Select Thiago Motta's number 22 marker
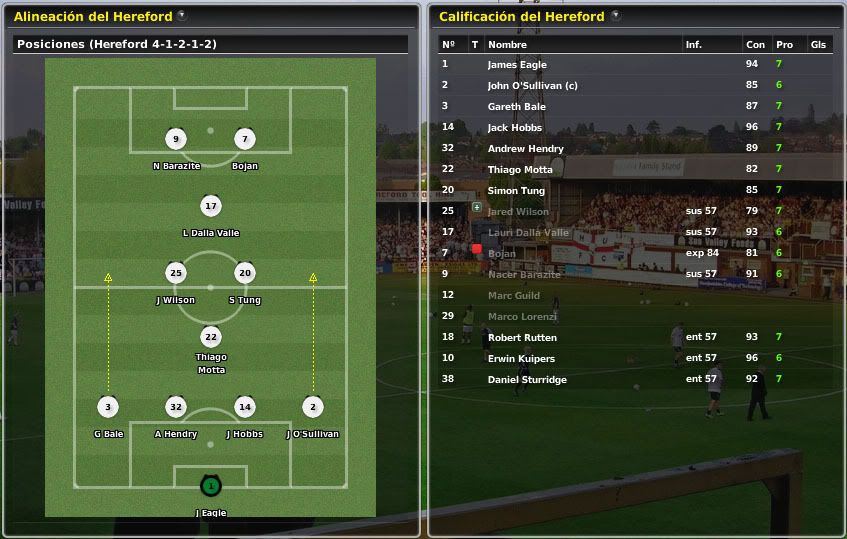 [210, 337]
